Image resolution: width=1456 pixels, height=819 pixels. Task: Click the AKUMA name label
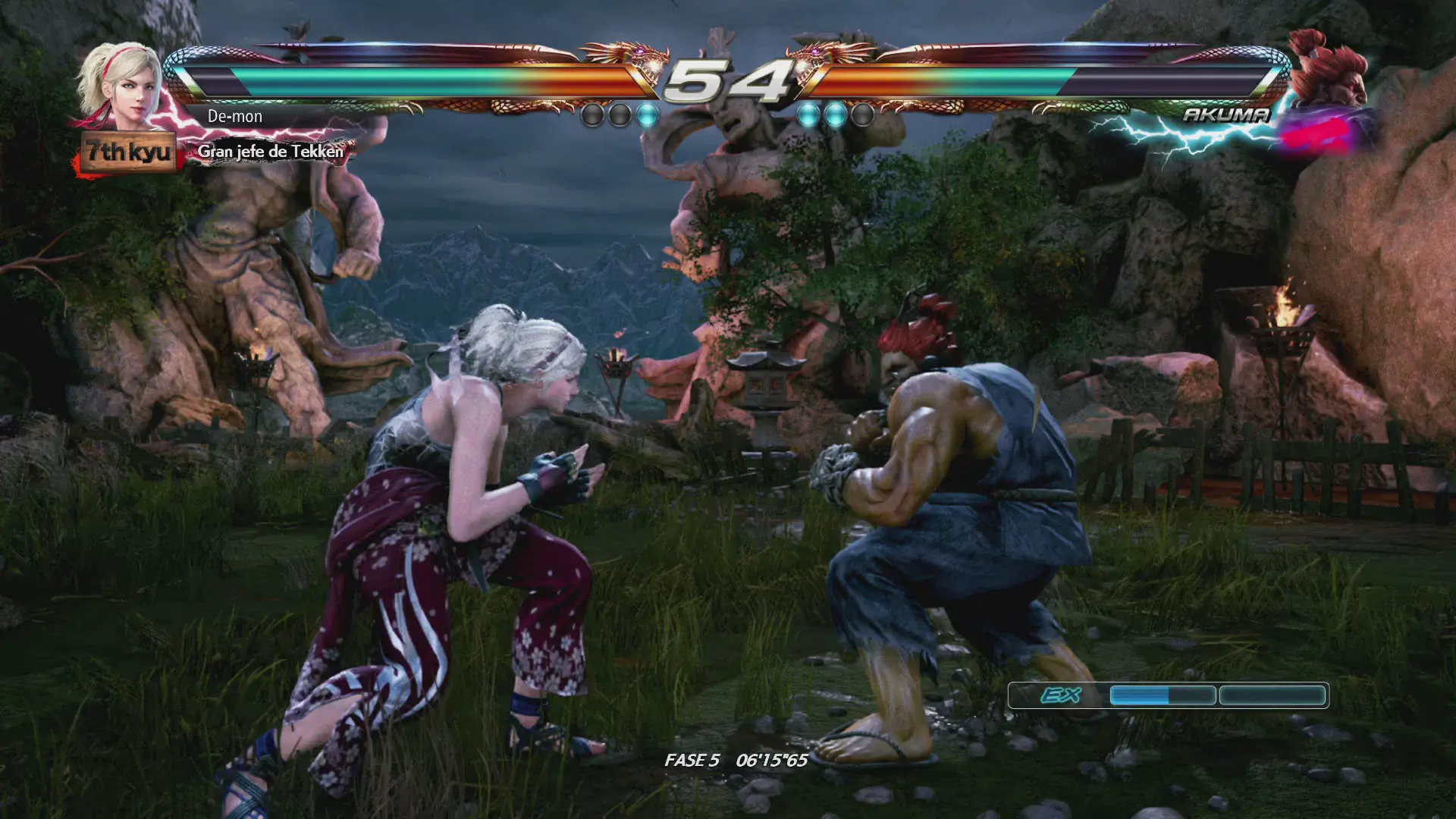[1225, 115]
